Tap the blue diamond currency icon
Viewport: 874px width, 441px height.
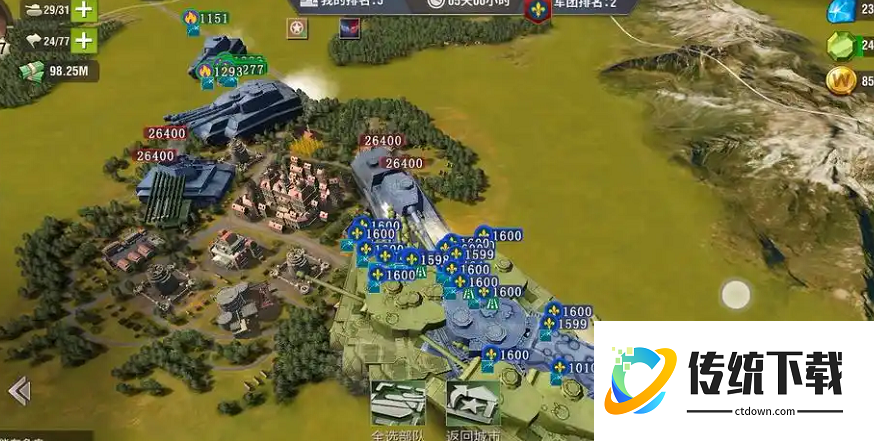[840, 11]
